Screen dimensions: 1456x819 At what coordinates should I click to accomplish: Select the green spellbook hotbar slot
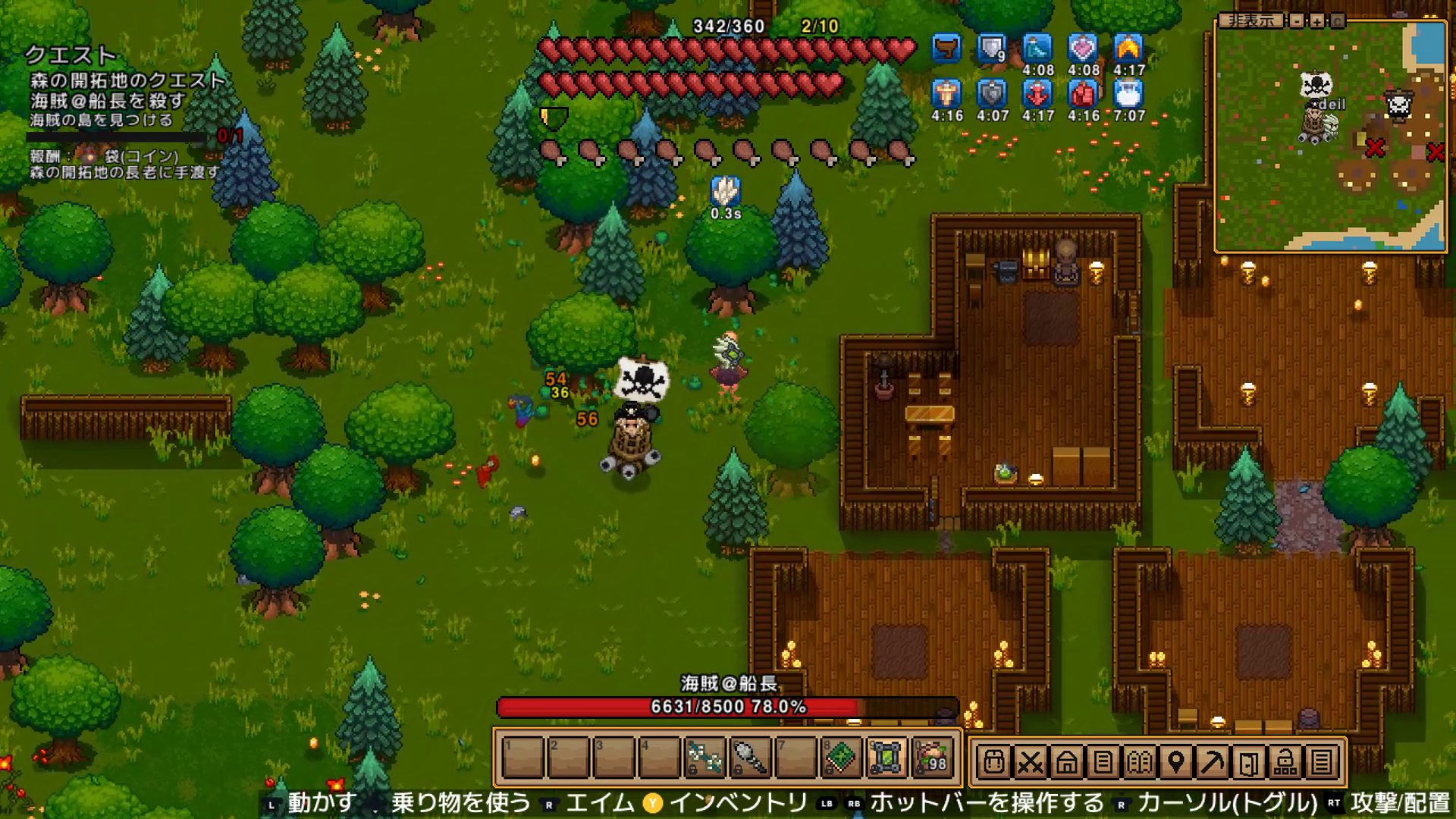point(841,757)
